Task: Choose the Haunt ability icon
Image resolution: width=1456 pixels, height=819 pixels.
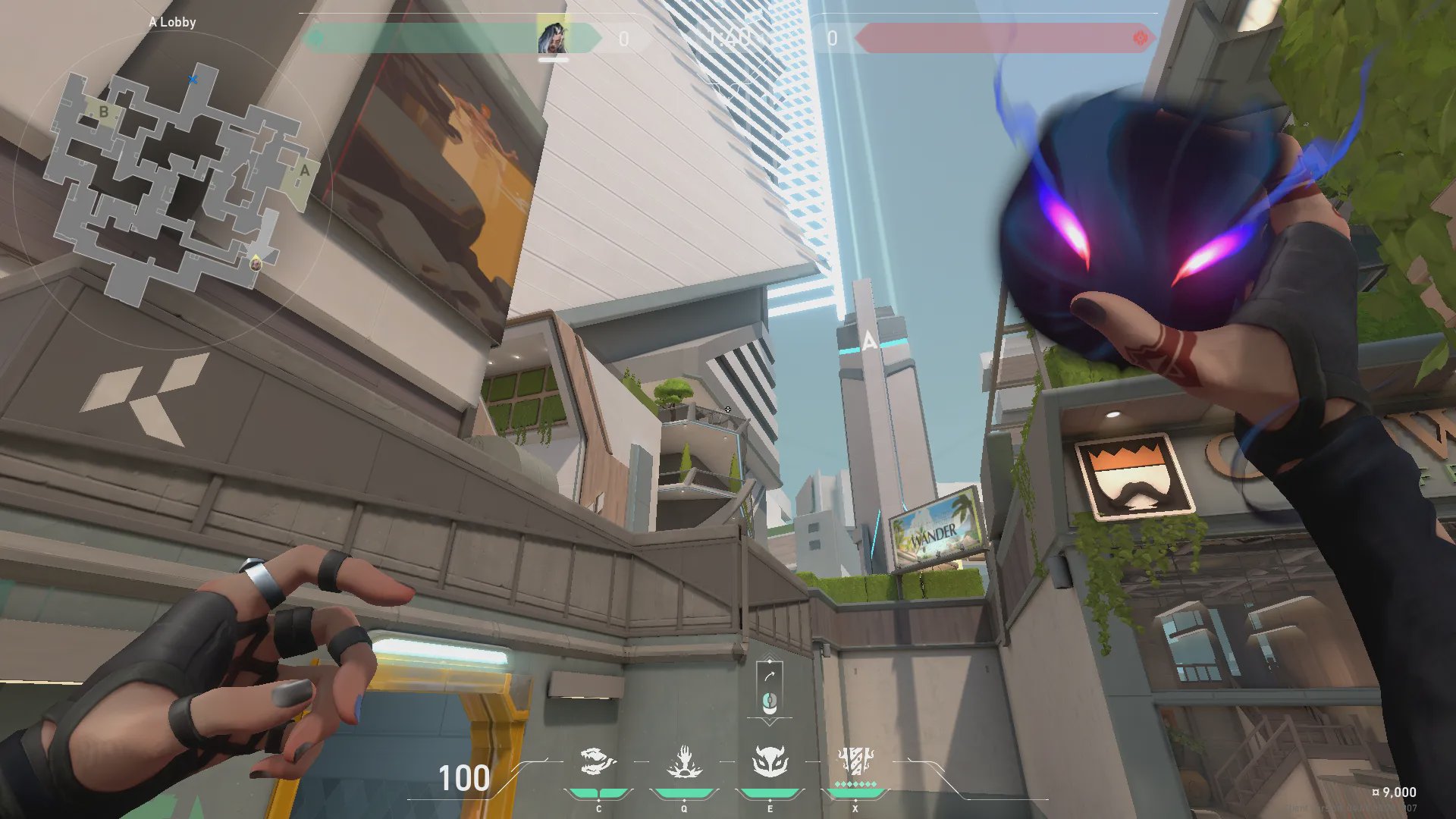Action: coord(770,762)
